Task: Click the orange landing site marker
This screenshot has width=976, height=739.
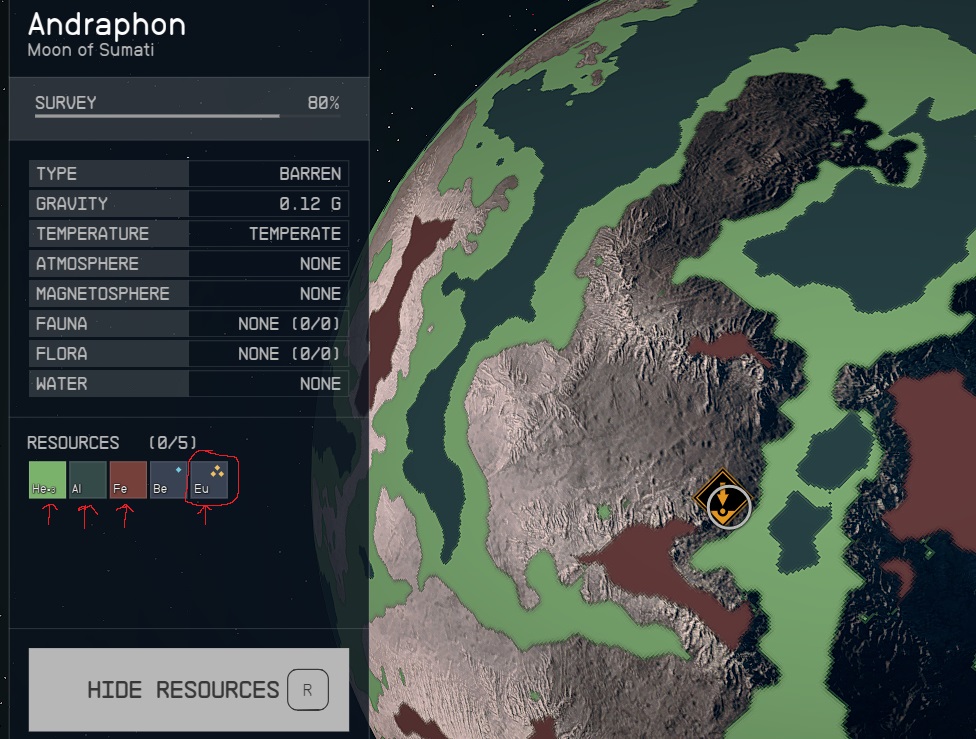Action: (722, 500)
